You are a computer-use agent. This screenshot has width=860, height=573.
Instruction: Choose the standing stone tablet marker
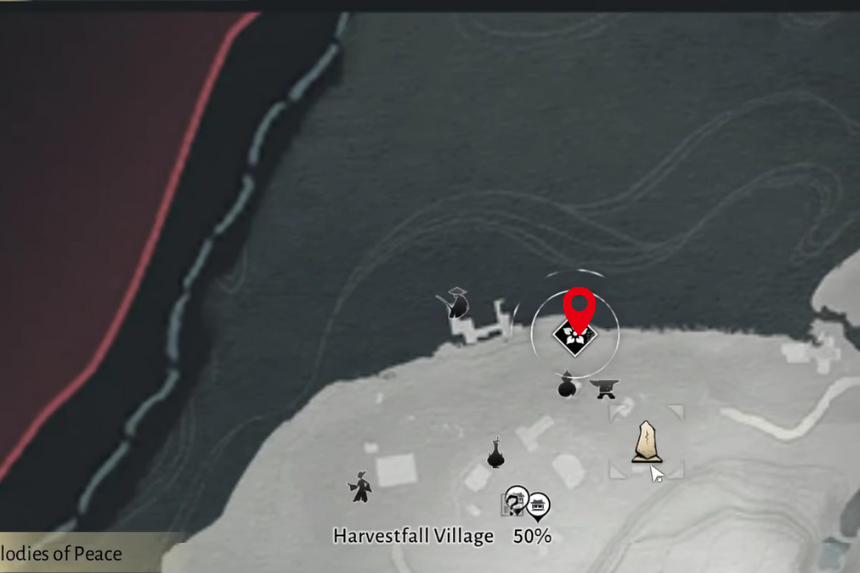[646, 441]
